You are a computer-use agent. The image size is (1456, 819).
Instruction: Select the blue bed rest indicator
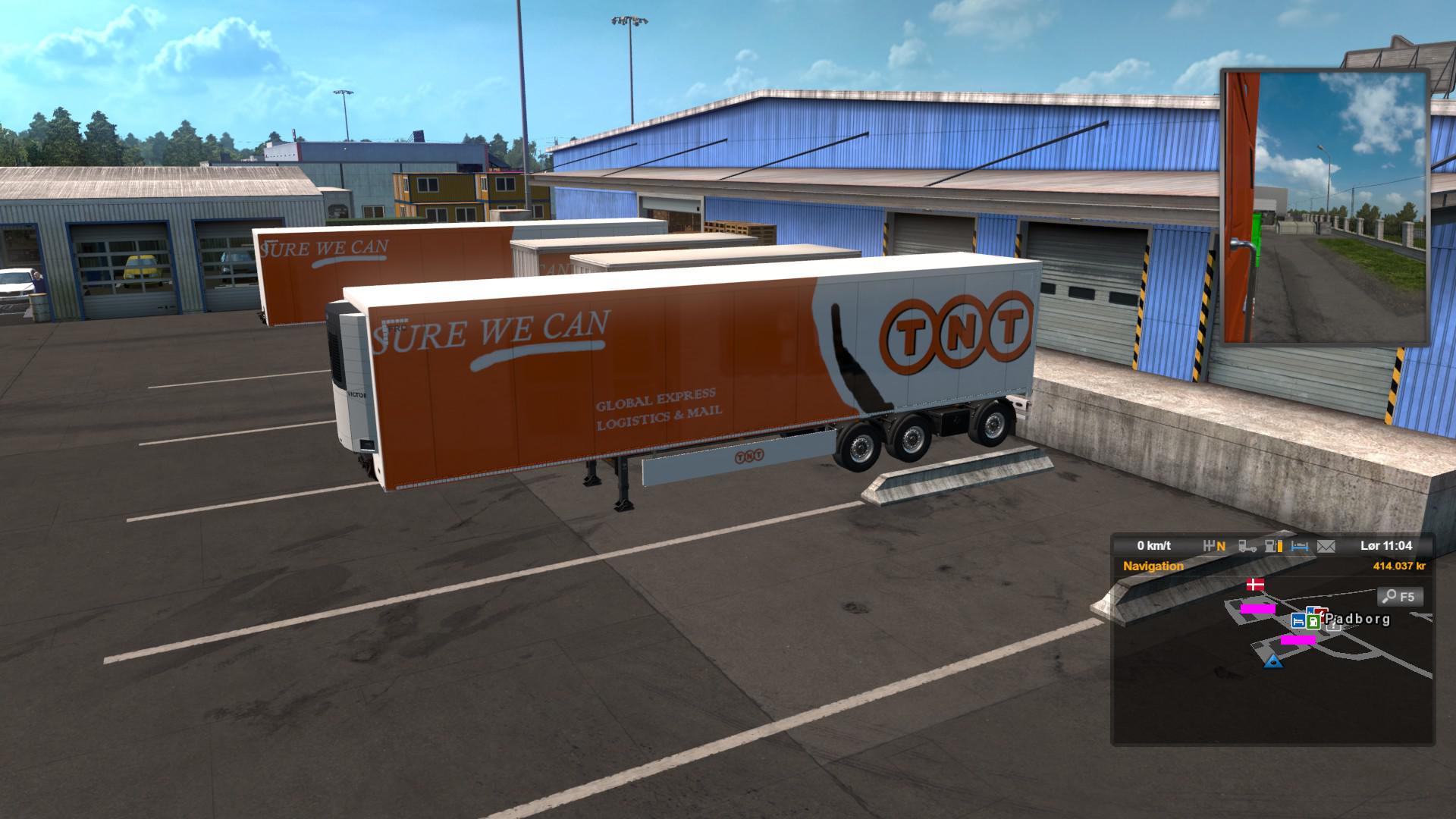[x=1300, y=545]
